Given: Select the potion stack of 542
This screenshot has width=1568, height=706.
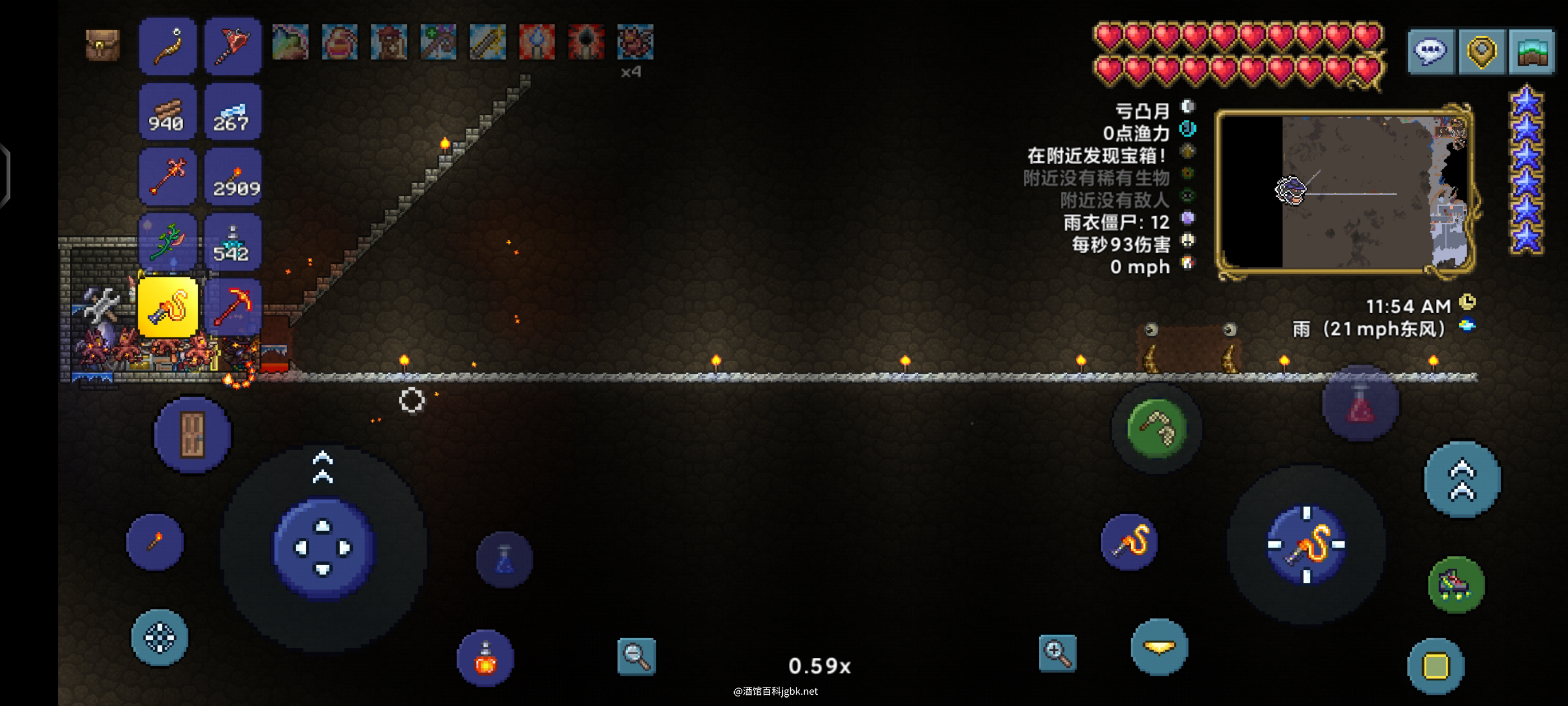Looking at the screenshot, I should click(x=233, y=243).
